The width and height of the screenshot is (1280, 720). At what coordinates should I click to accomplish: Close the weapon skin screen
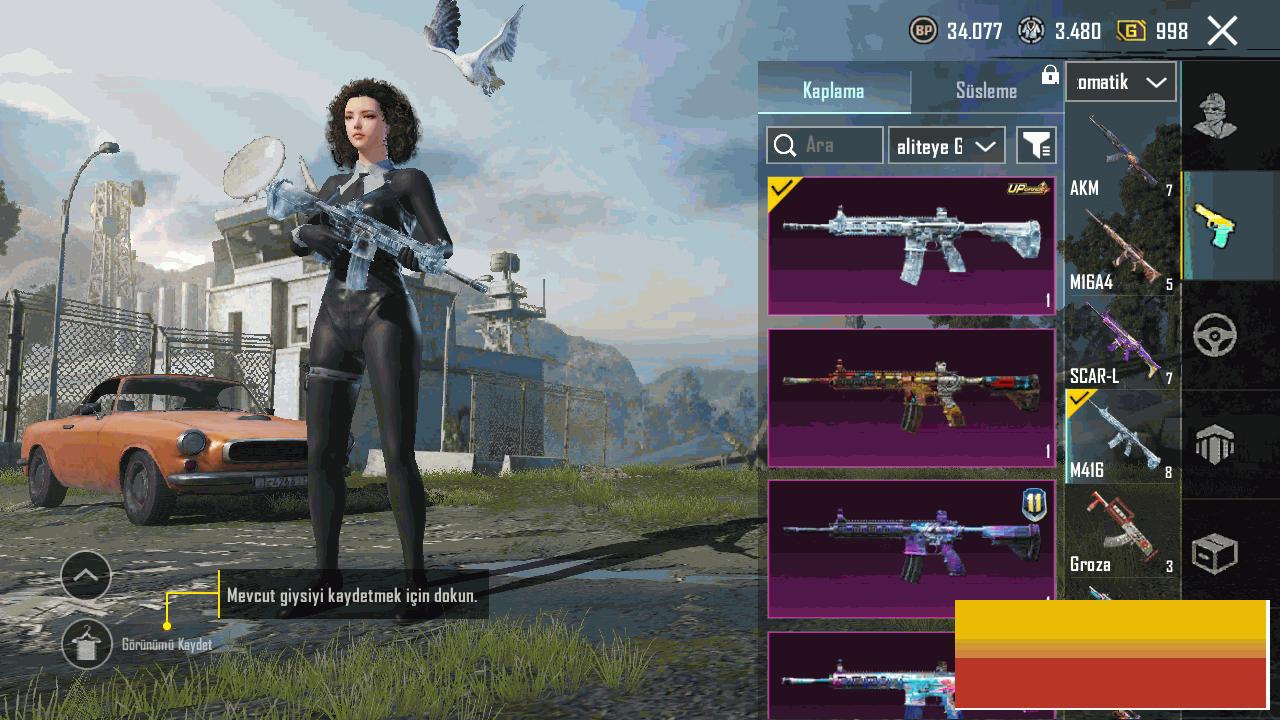1222,31
